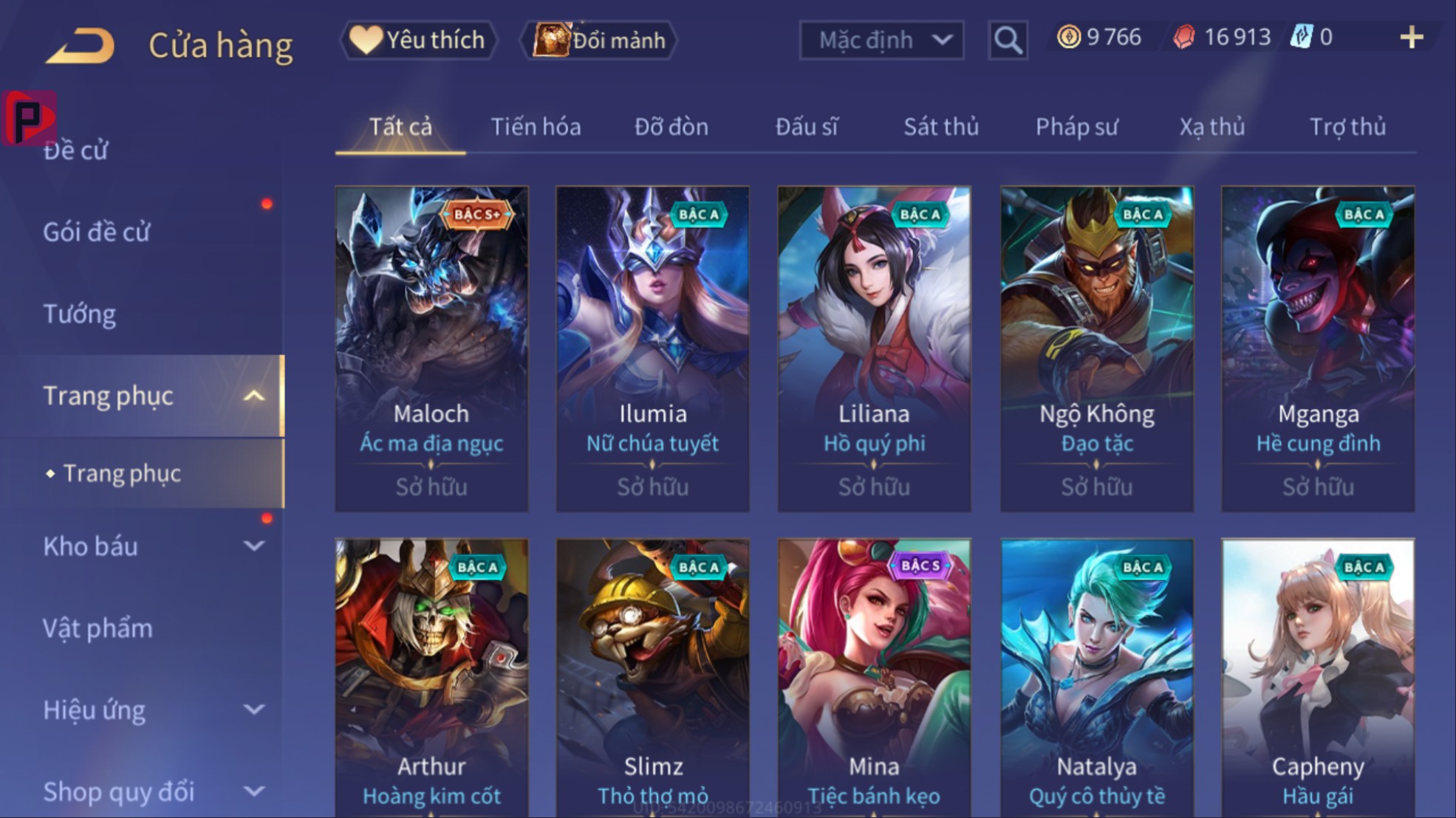
Task: Open the Vật phẩm section
Action: tap(98, 628)
